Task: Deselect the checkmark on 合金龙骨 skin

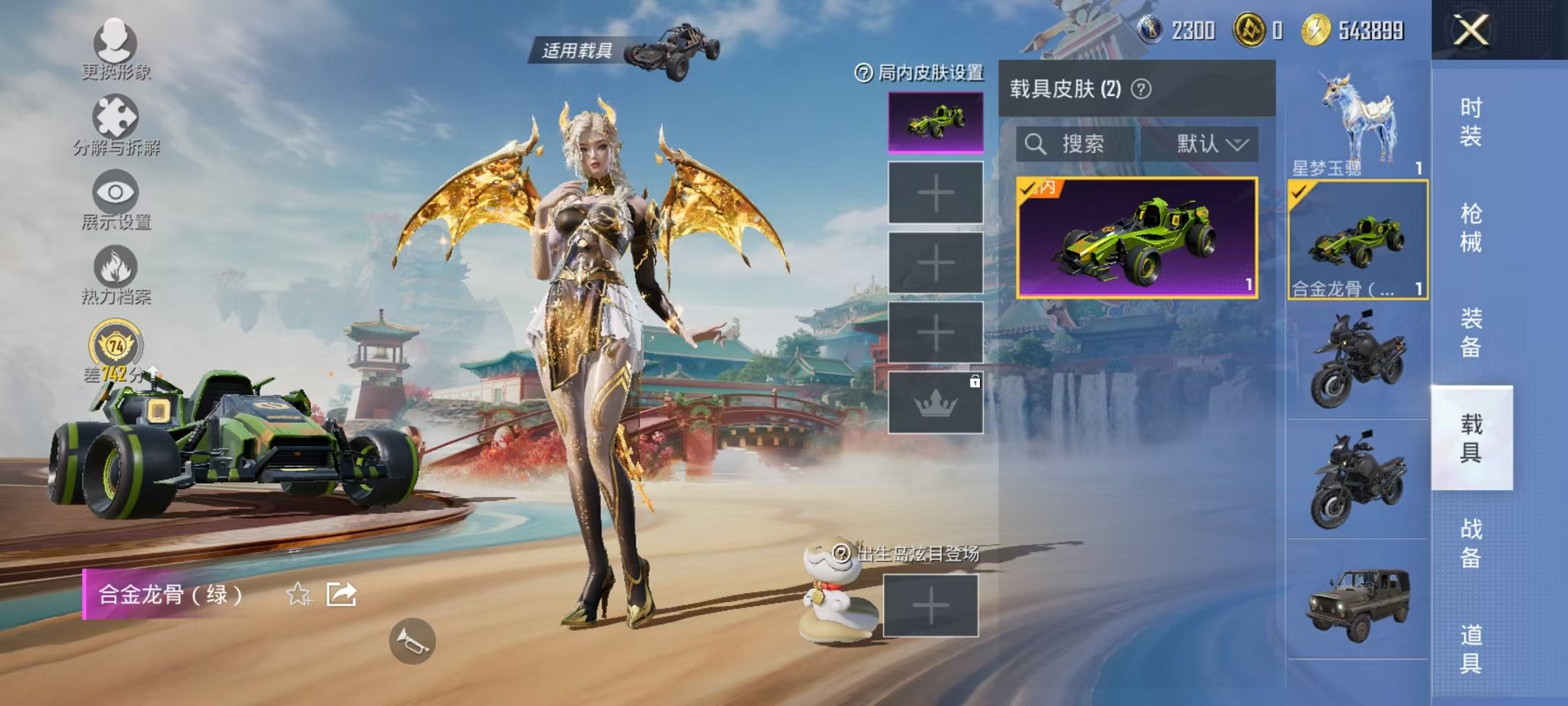Action: [x=1299, y=195]
